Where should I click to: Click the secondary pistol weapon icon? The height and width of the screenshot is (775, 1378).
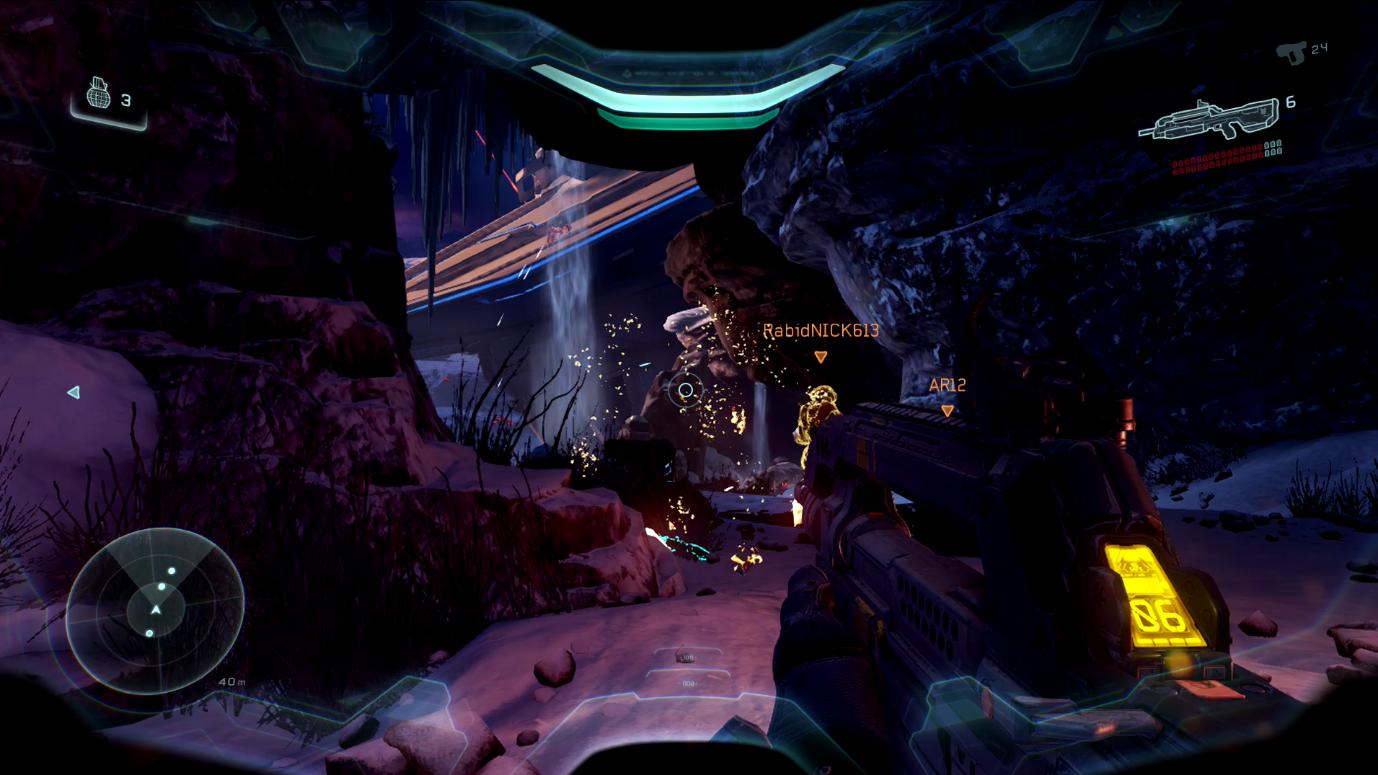click(1297, 51)
